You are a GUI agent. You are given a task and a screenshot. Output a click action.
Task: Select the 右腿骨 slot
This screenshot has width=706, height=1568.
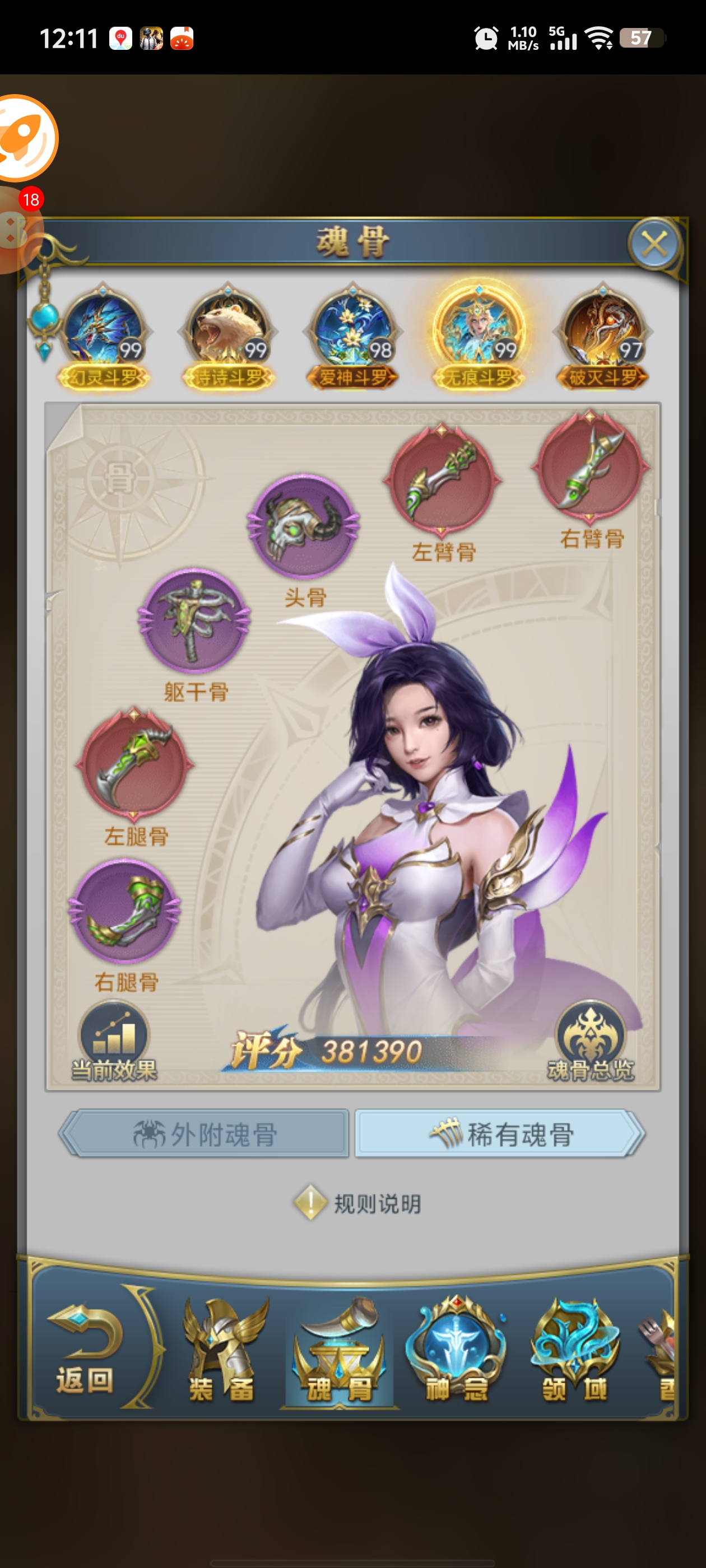(126, 911)
